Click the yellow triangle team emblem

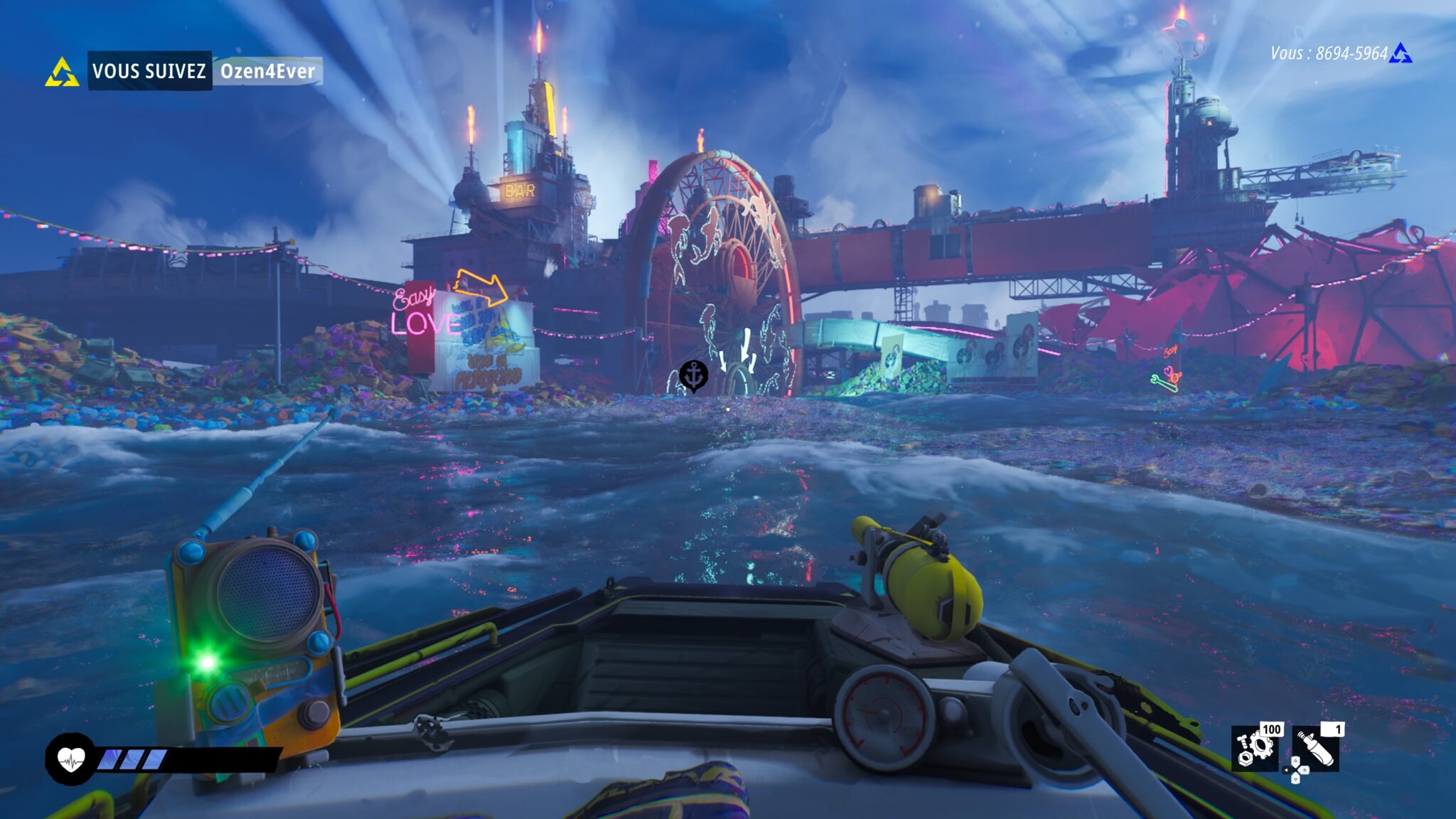(62, 72)
